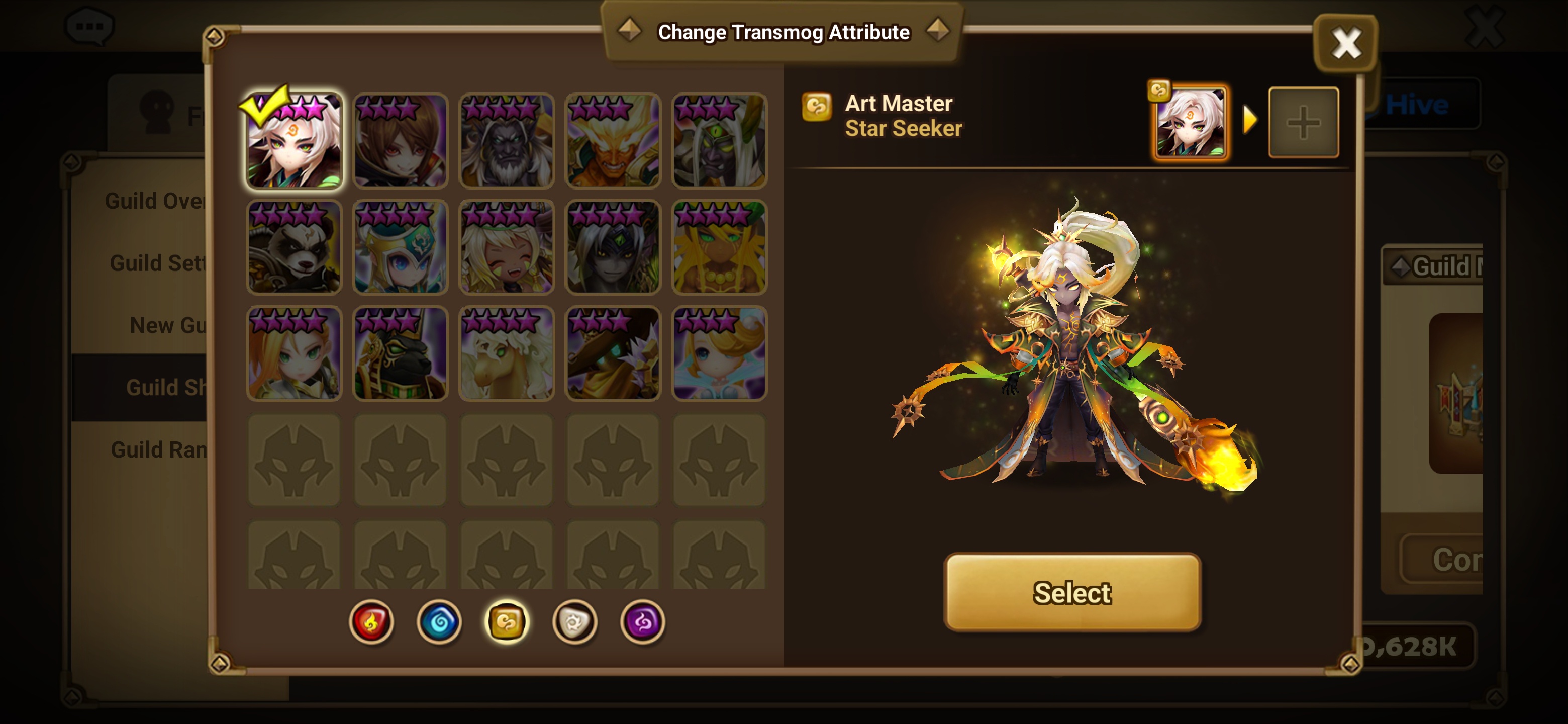Select the wind attribute filter
Screen dimensions: 1568x724
[507, 622]
